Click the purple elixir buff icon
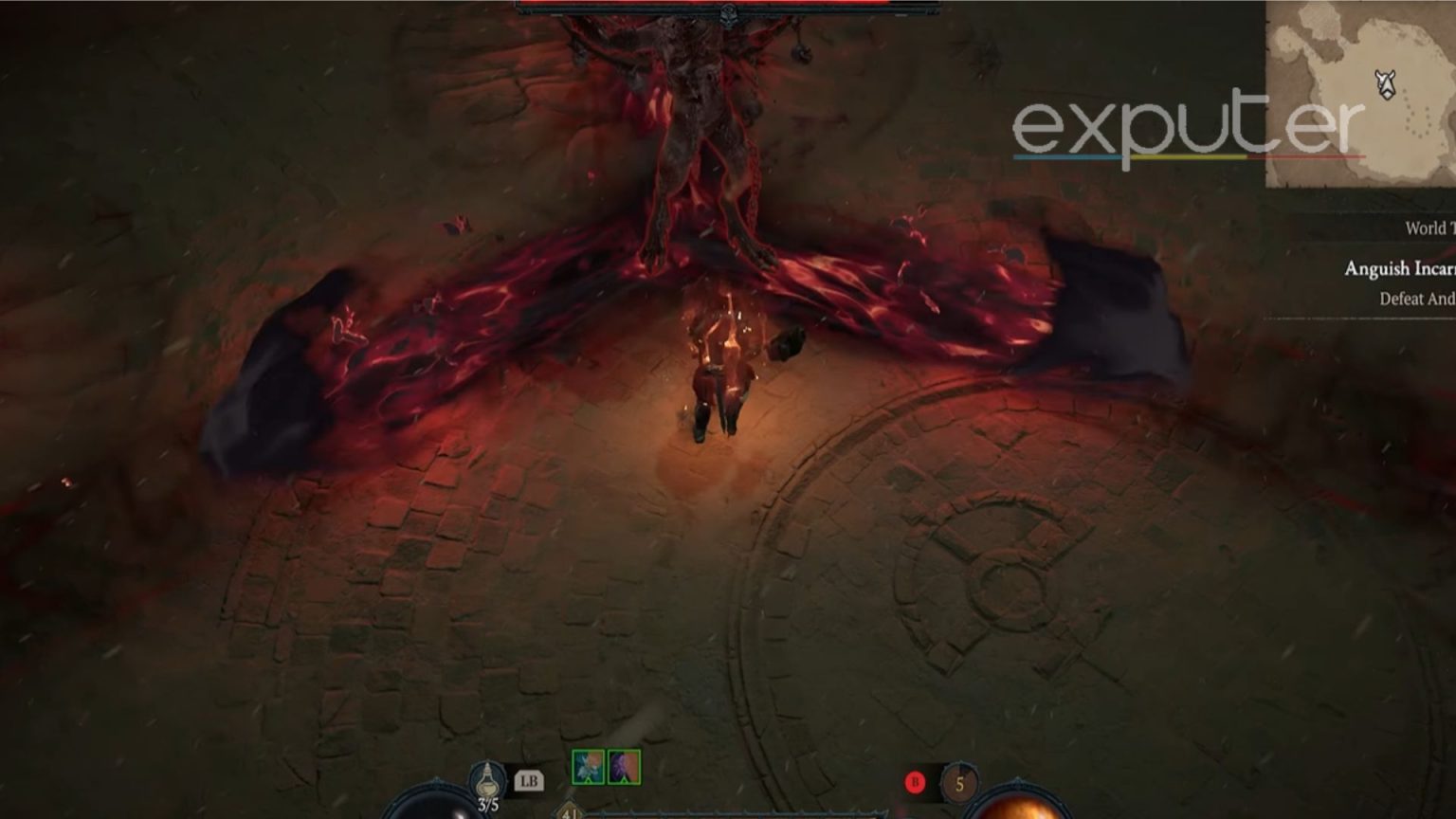The width and height of the screenshot is (1456, 819). click(623, 768)
